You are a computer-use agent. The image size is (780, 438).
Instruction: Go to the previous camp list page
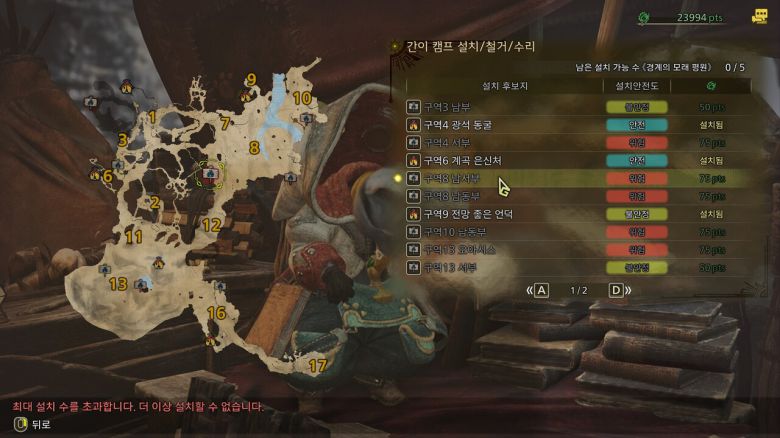(541, 291)
